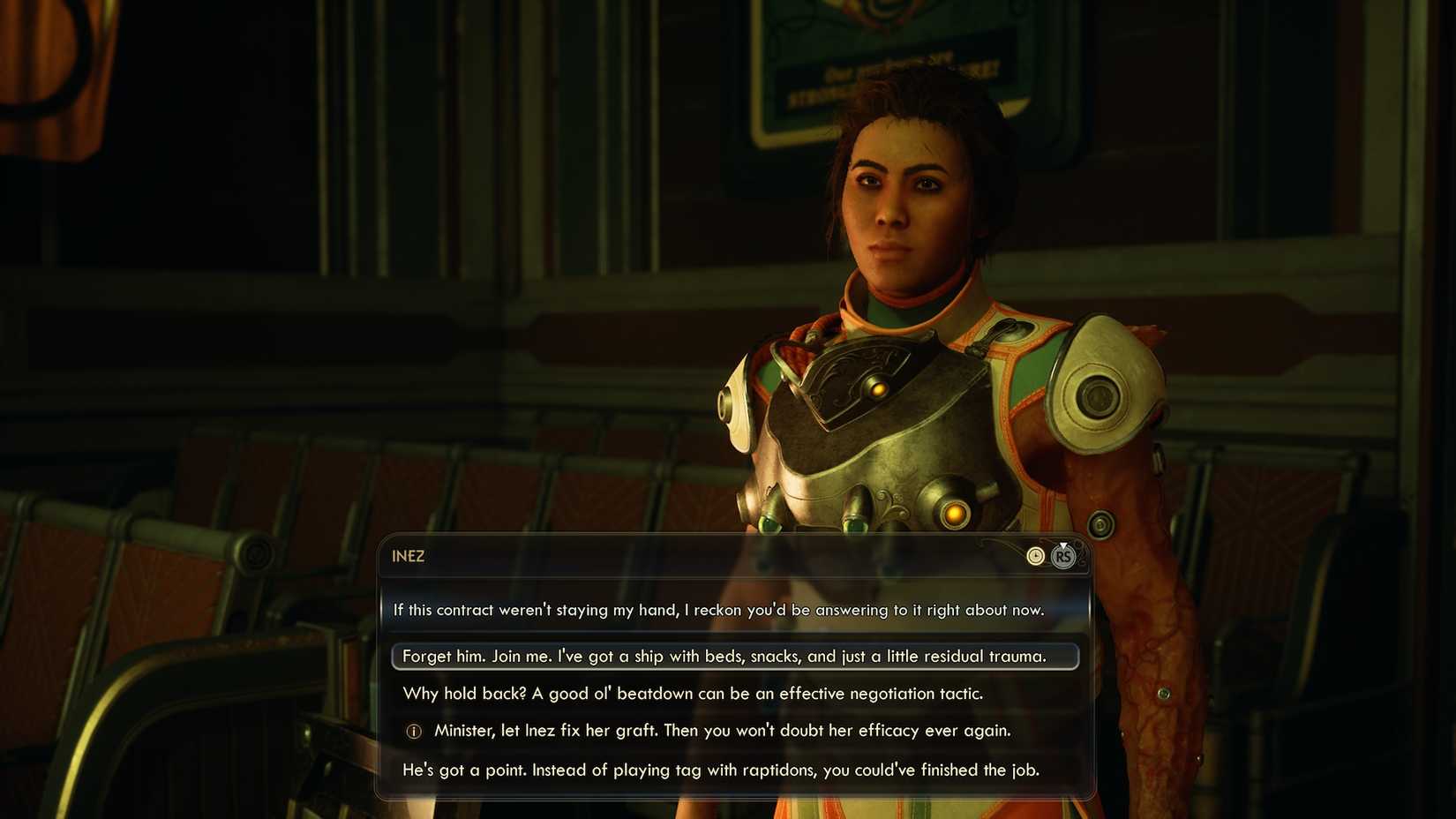This screenshot has width=1456, height=819.
Task: Click the highlighted ship-with-beds dialogue choice
Action: (724, 657)
